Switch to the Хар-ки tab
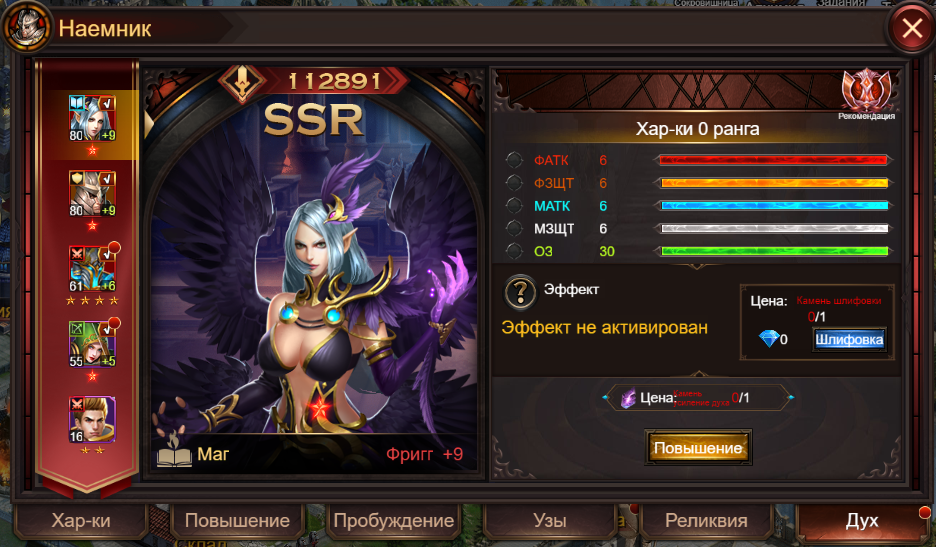 [81, 521]
